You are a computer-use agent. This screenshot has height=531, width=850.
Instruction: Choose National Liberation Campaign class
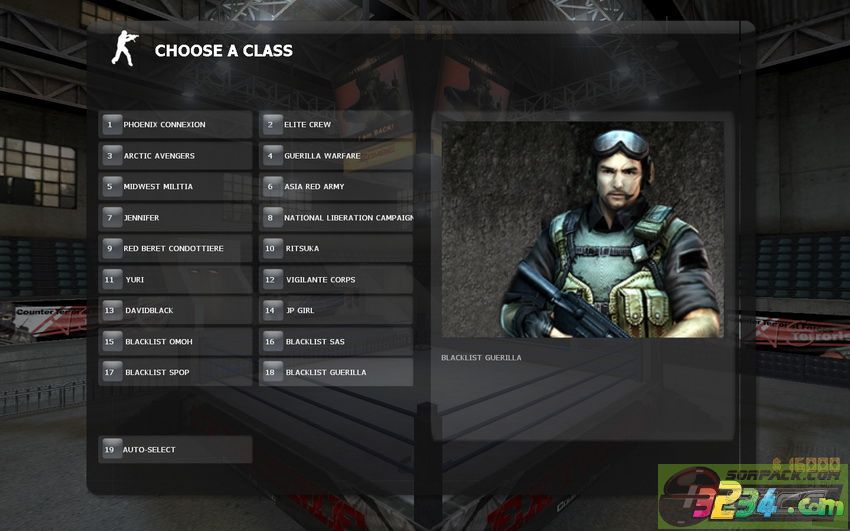pos(336,218)
